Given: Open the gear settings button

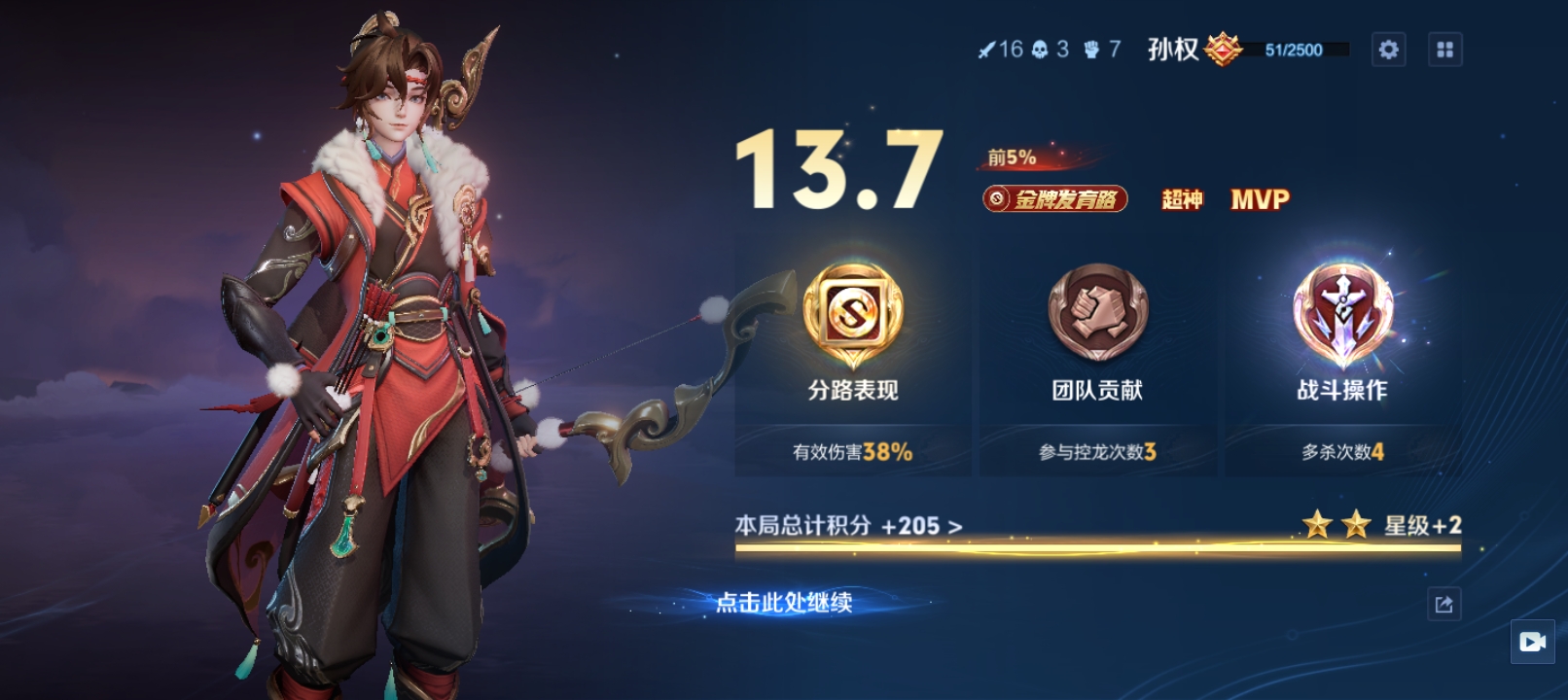Looking at the screenshot, I should tap(1388, 50).
